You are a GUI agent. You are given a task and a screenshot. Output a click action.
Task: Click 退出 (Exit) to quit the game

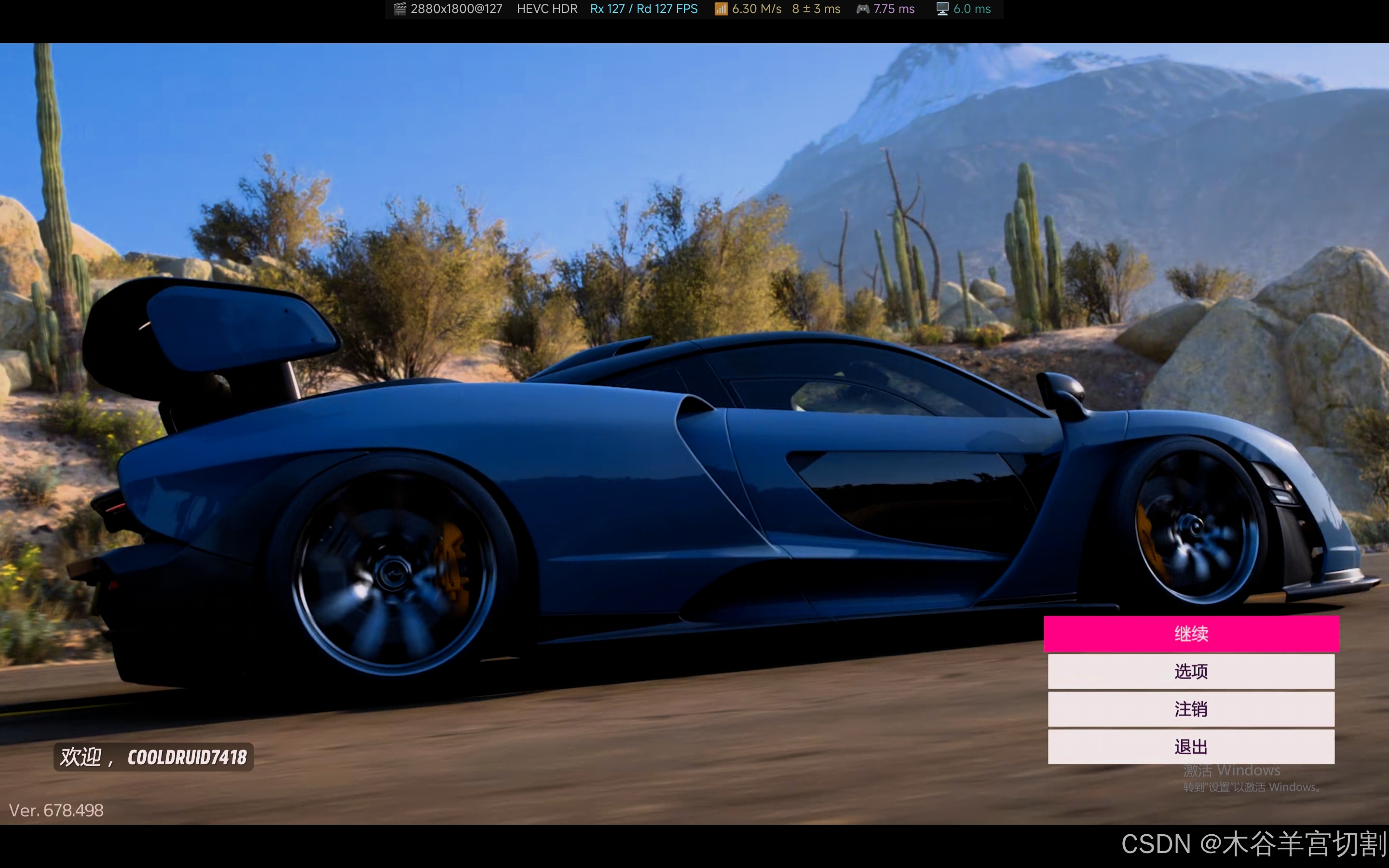pos(1191,746)
